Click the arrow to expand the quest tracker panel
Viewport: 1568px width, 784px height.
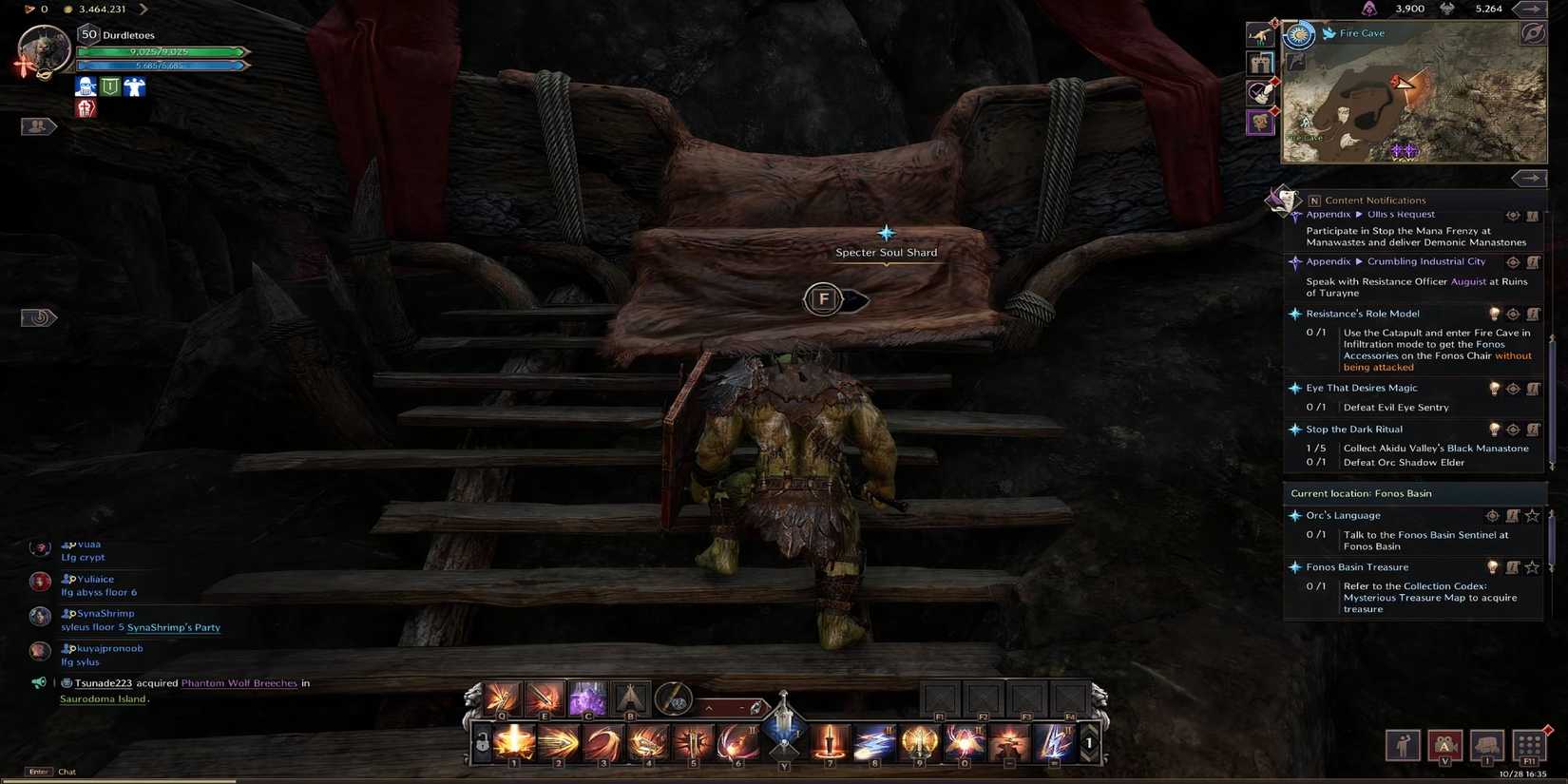coord(1530,178)
